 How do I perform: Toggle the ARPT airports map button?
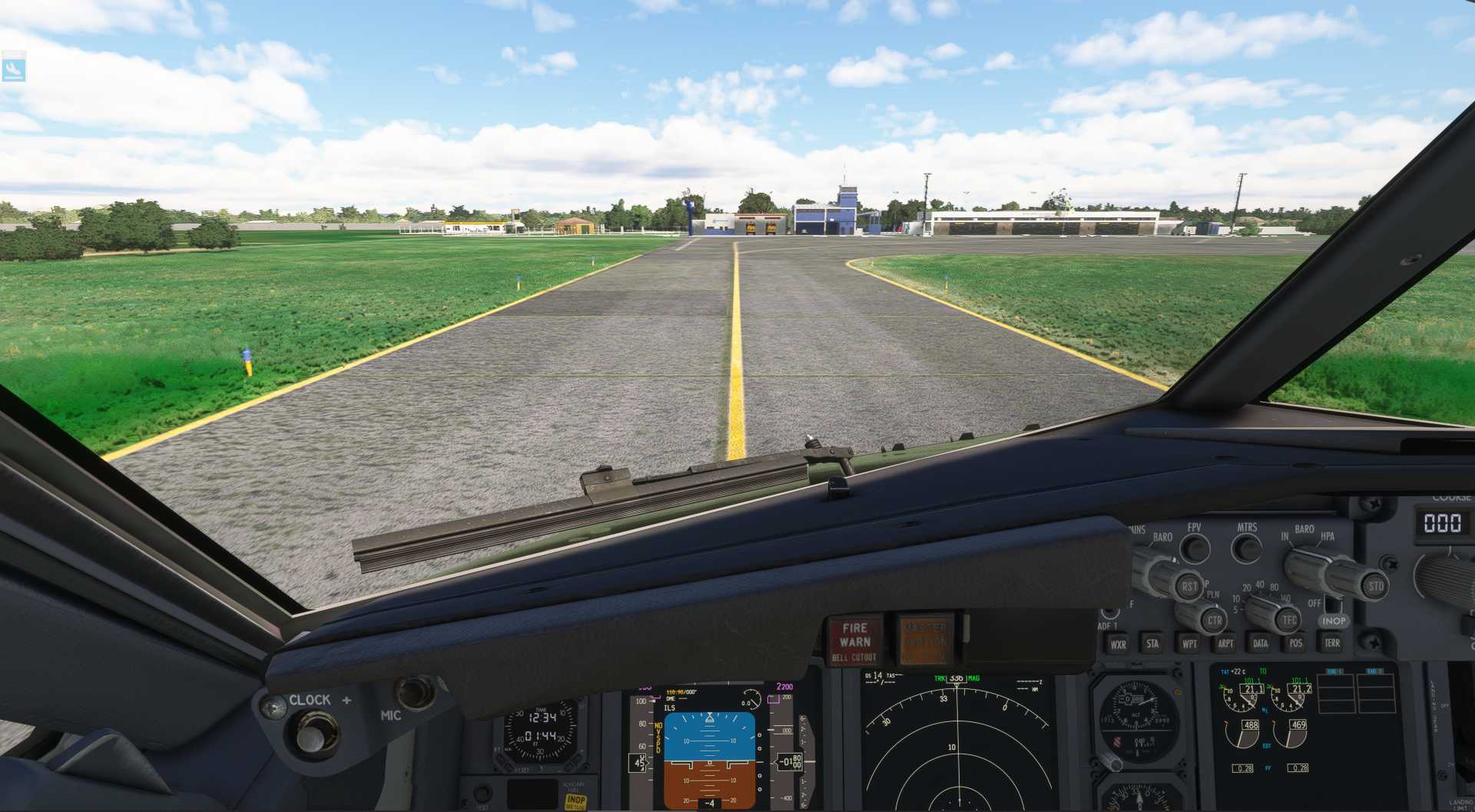point(1225,644)
